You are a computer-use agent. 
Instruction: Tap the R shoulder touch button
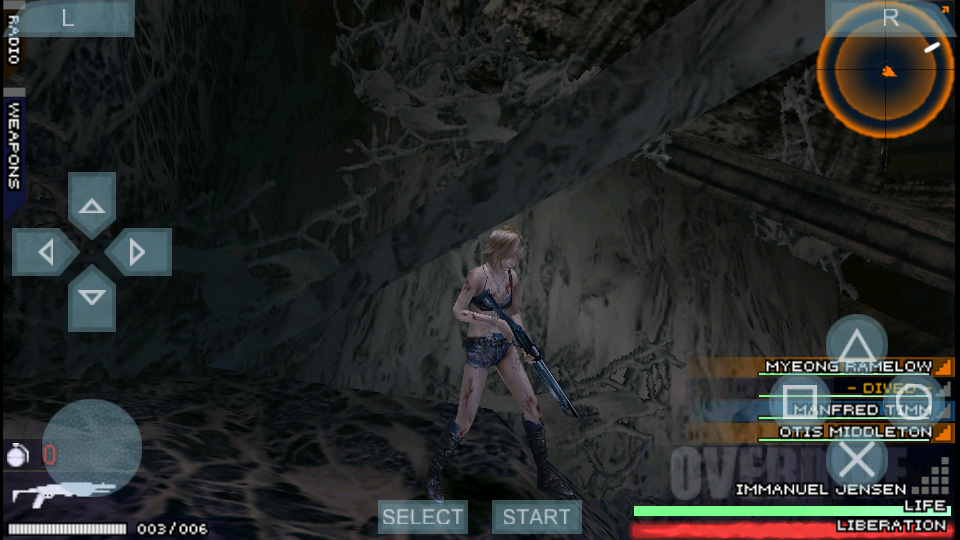click(x=890, y=18)
